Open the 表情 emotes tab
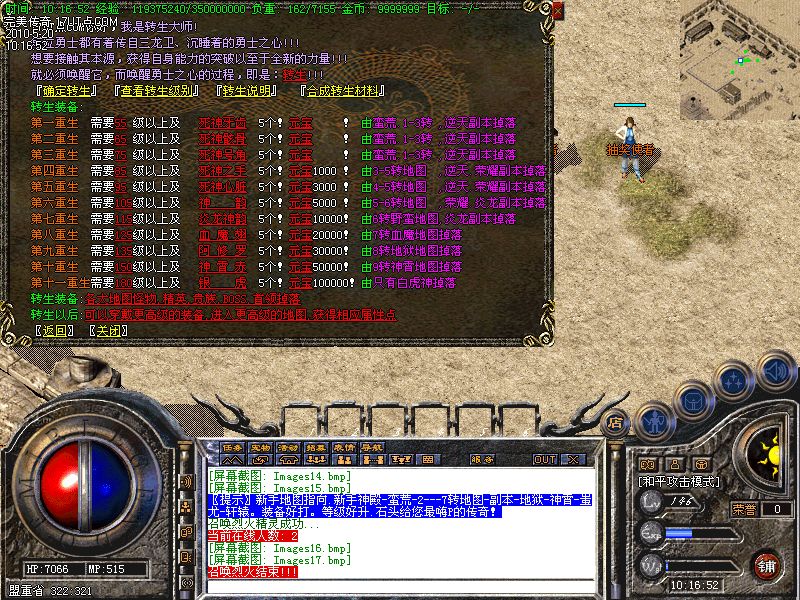800x600 pixels. coord(345,447)
